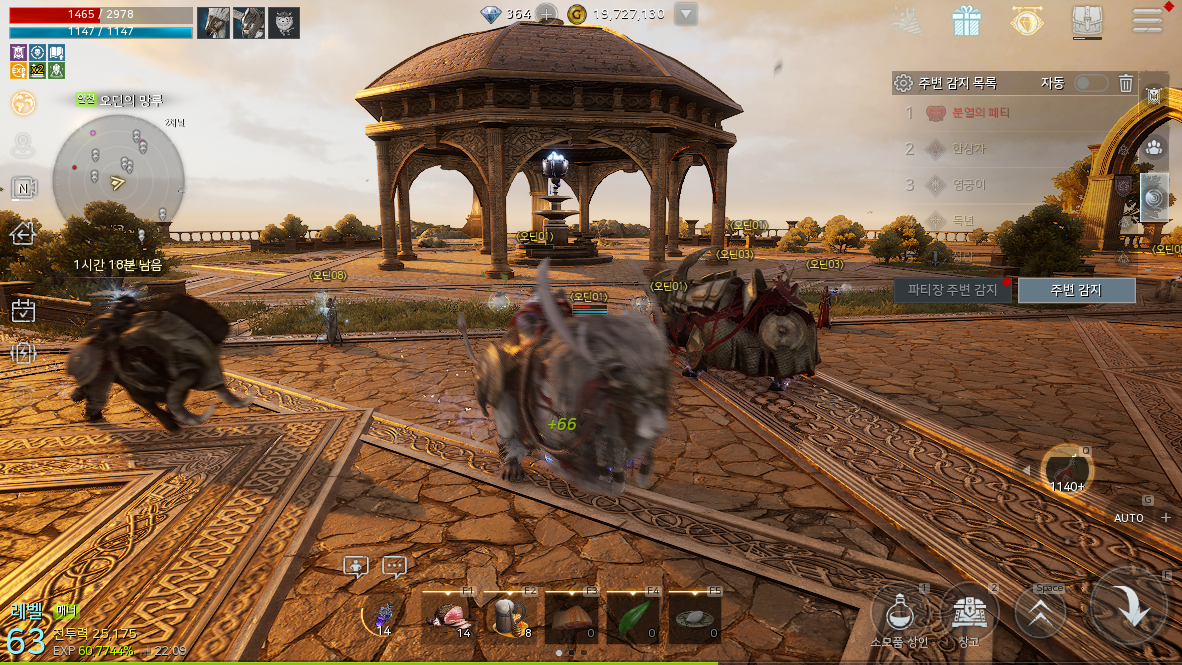Expand the currency dropdown arrow
Viewport: 1182px width, 665px height.
click(x=685, y=14)
